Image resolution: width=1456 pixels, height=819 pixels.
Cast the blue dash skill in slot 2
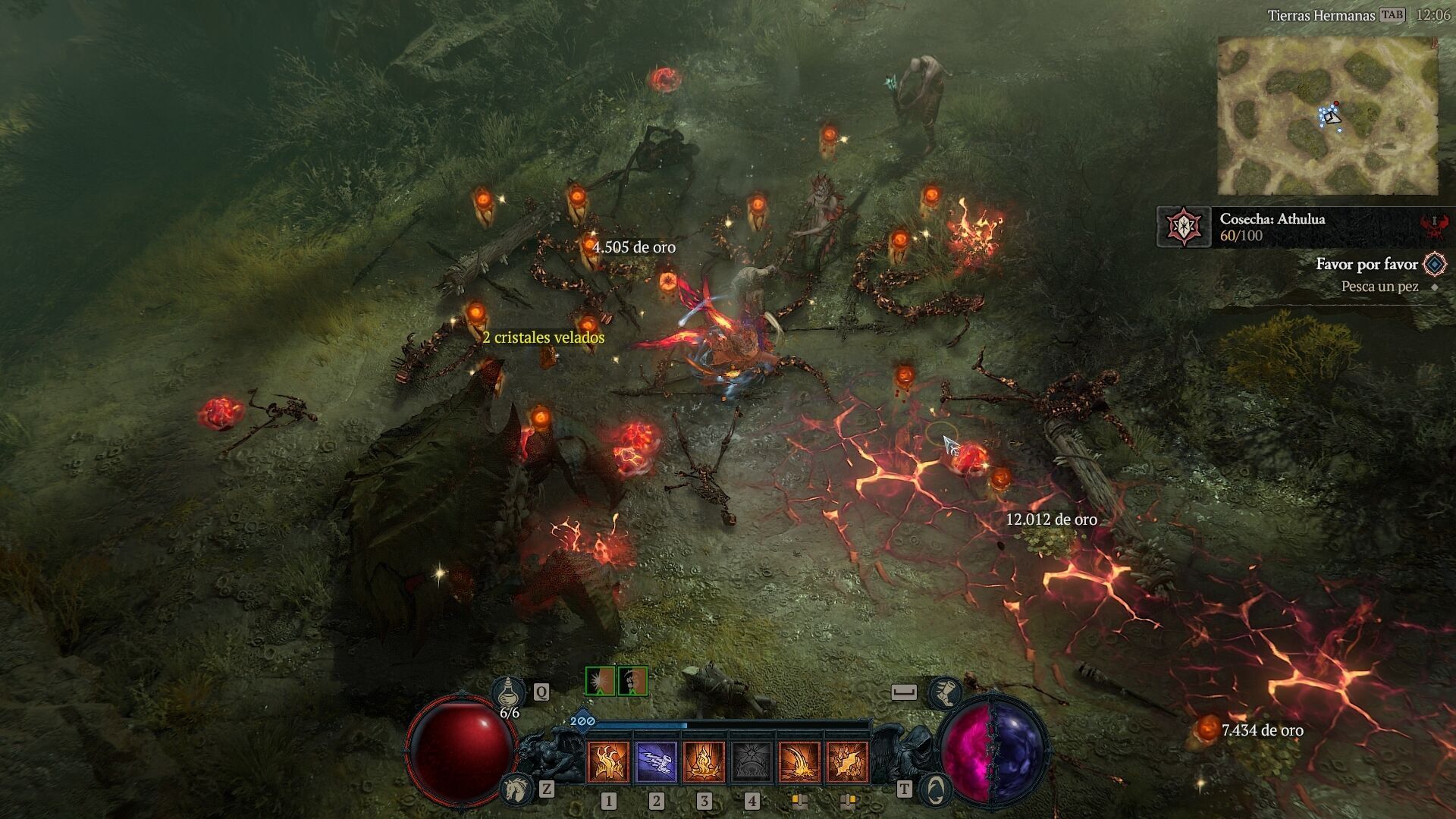[656, 762]
